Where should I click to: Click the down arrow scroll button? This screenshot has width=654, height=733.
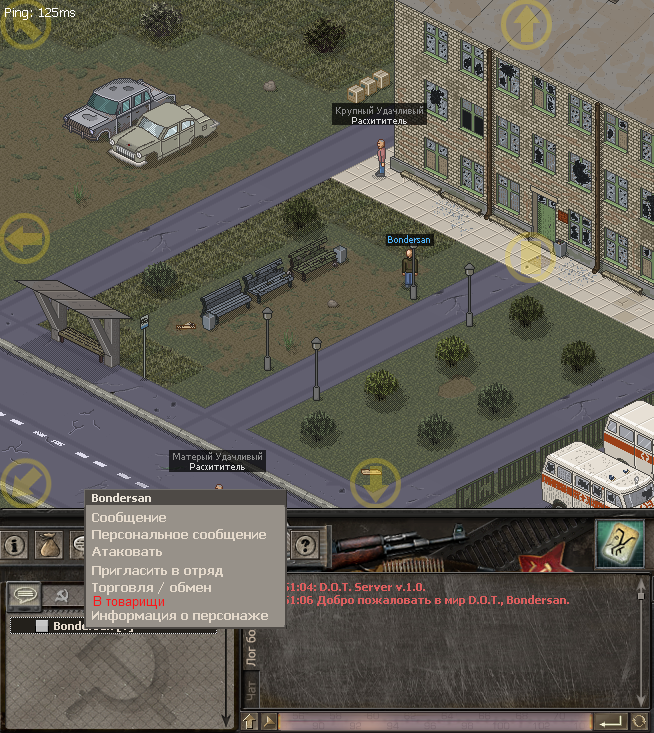click(376, 484)
